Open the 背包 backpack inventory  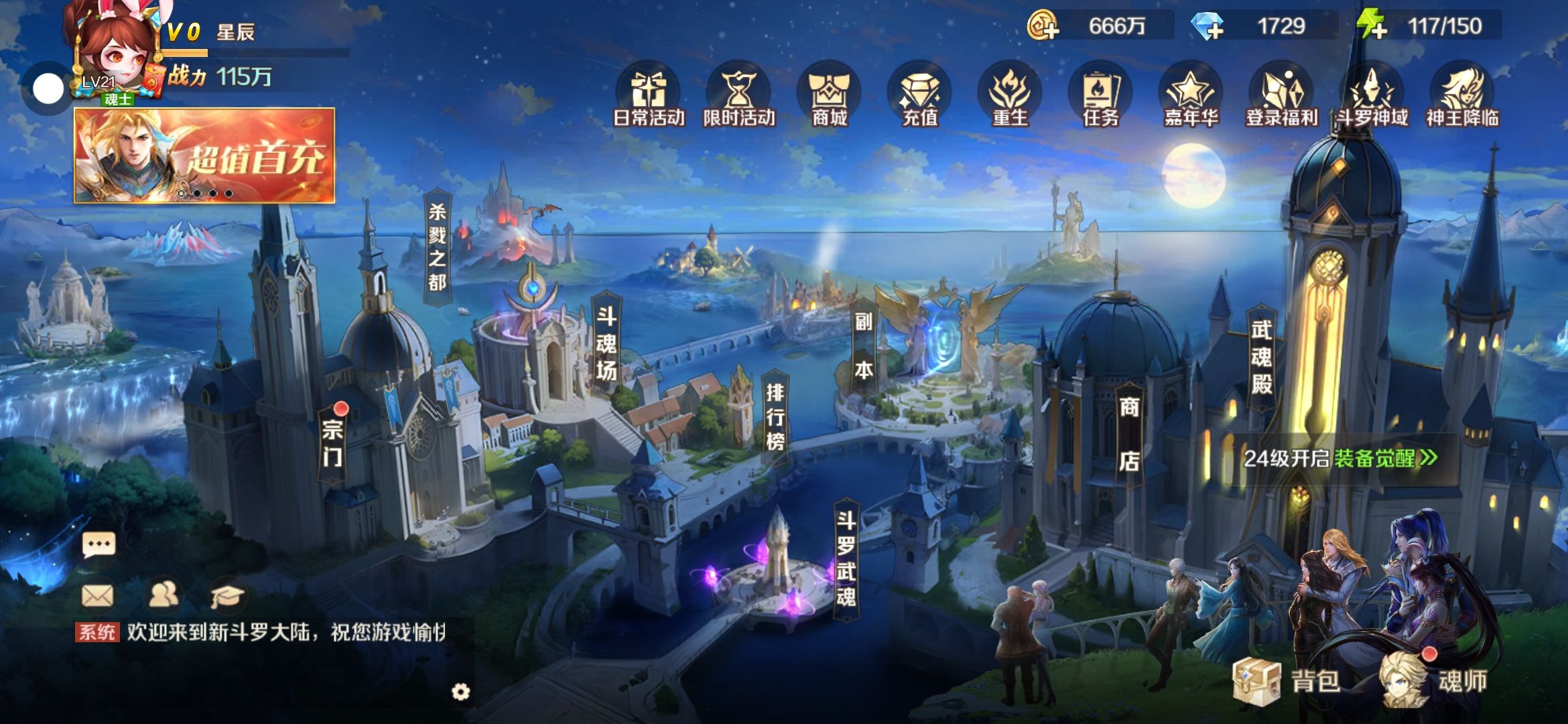pyautogui.click(x=1287, y=680)
